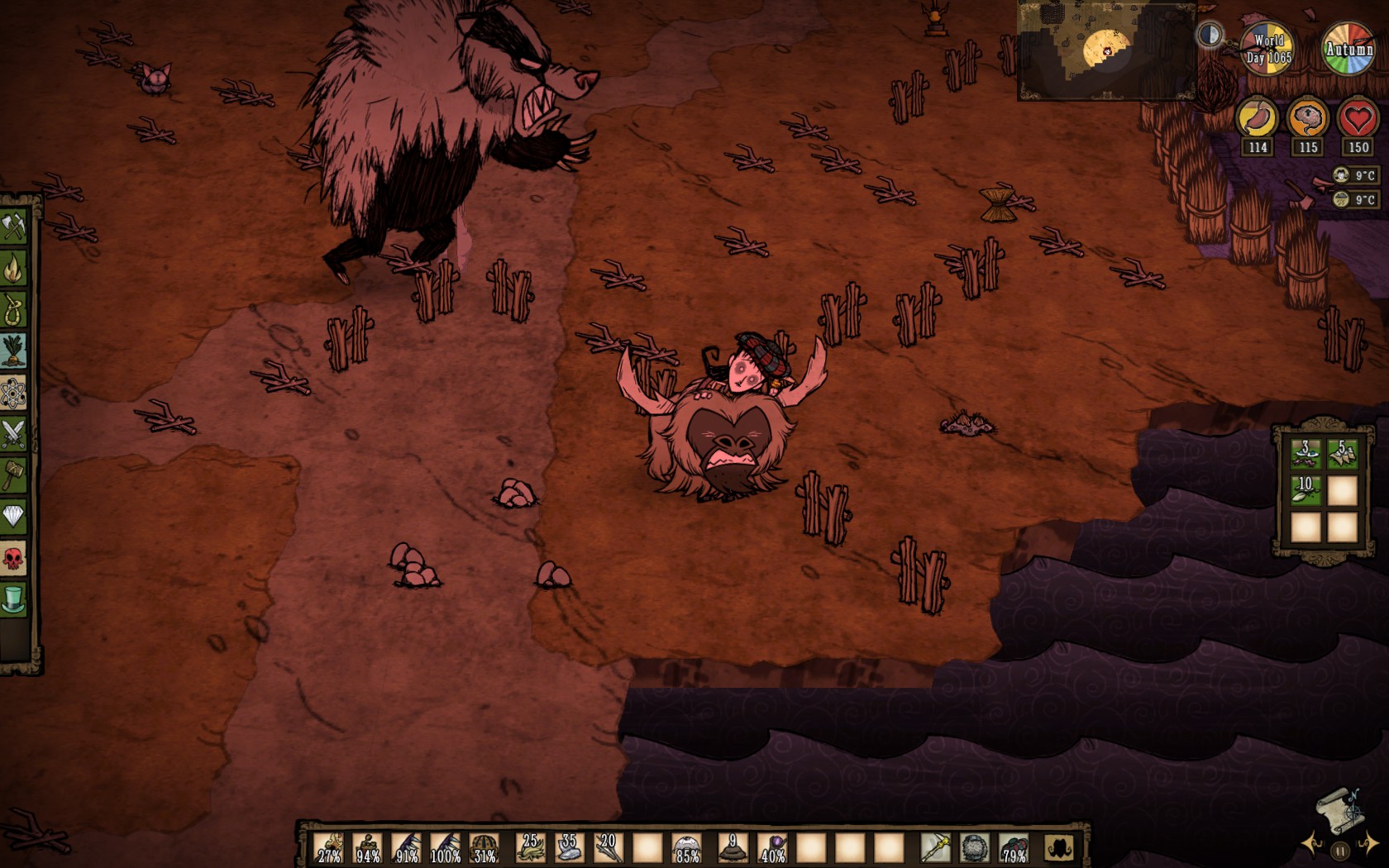1389x868 pixels.
Task: Open the map scroll button
Action: point(1339,809)
